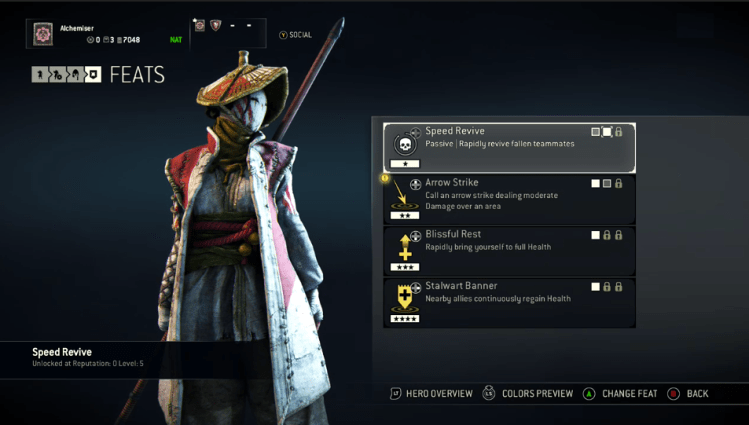This screenshot has width=749, height=425.
Task: Show the Colors Preview
Action: pos(528,394)
